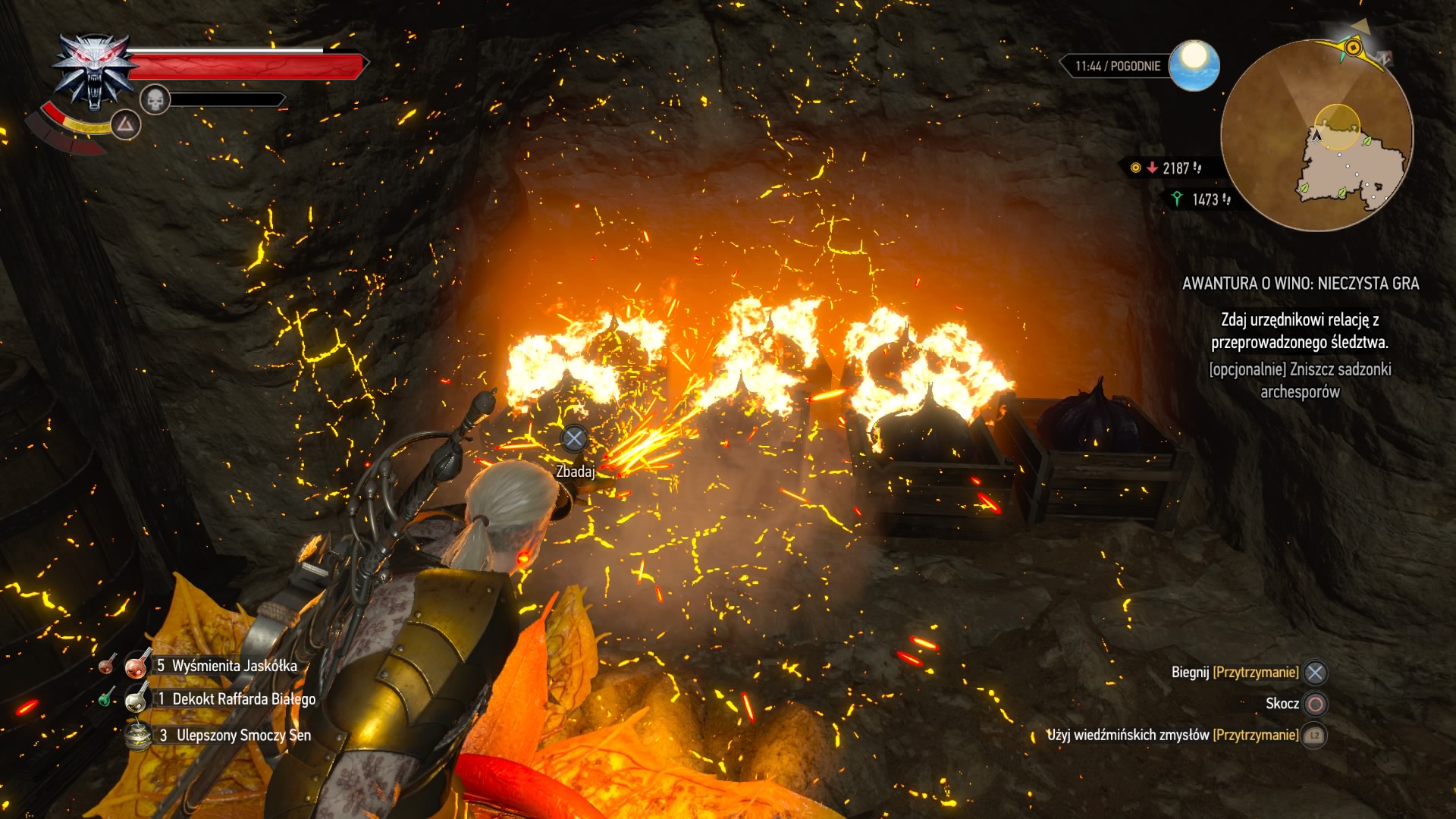
Task: Select the yellow quest marker on minimap edge
Action: [x=1352, y=48]
